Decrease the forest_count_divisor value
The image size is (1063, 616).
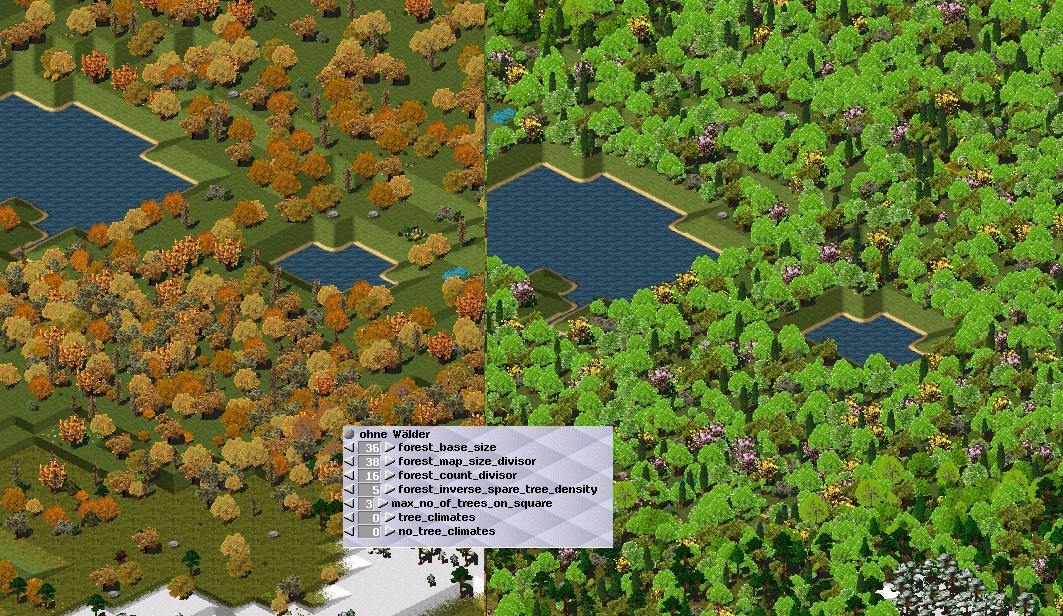[350, 476]
